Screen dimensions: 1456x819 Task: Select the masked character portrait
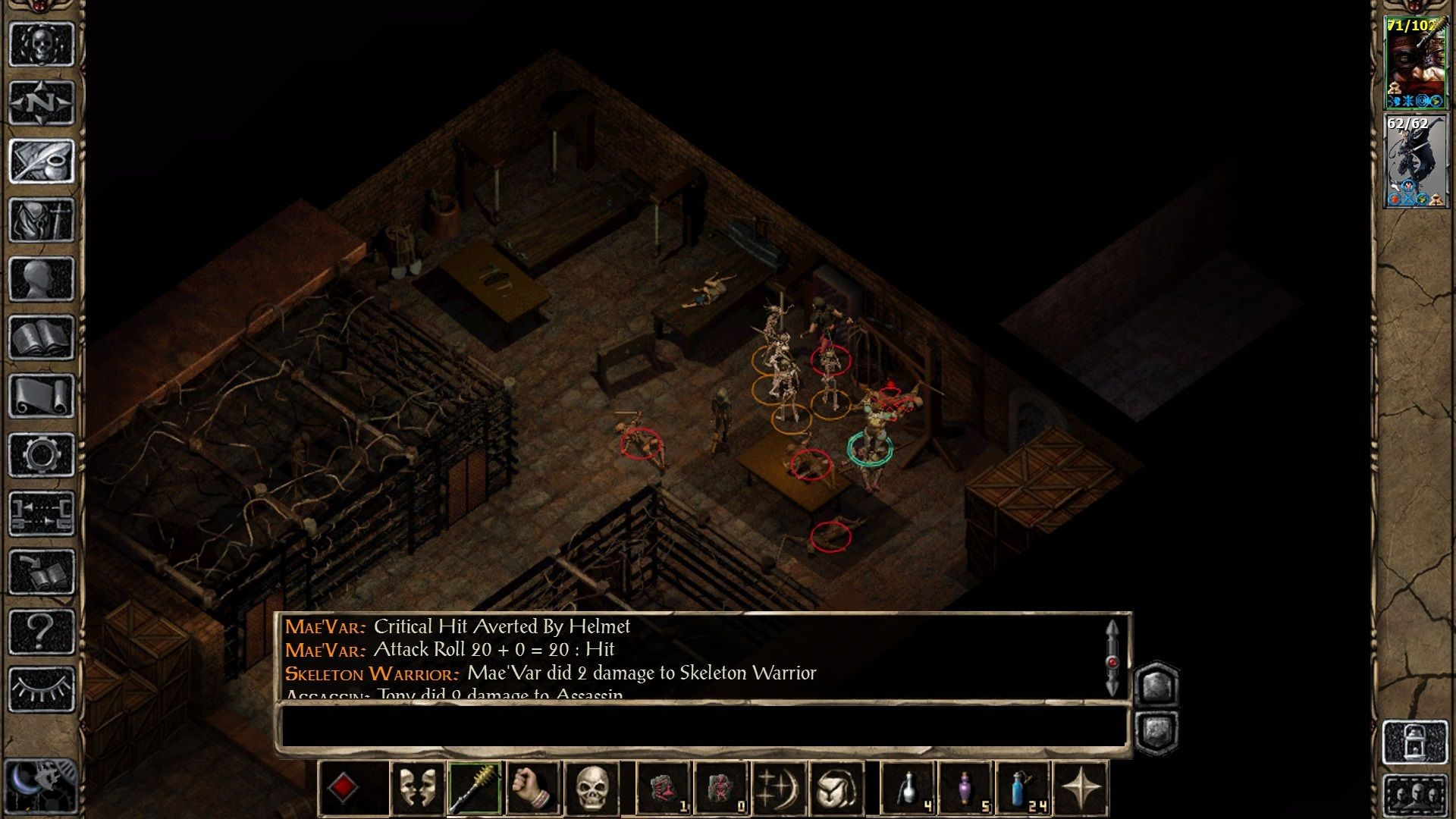pyautogui.click(x=1415, y=64)
